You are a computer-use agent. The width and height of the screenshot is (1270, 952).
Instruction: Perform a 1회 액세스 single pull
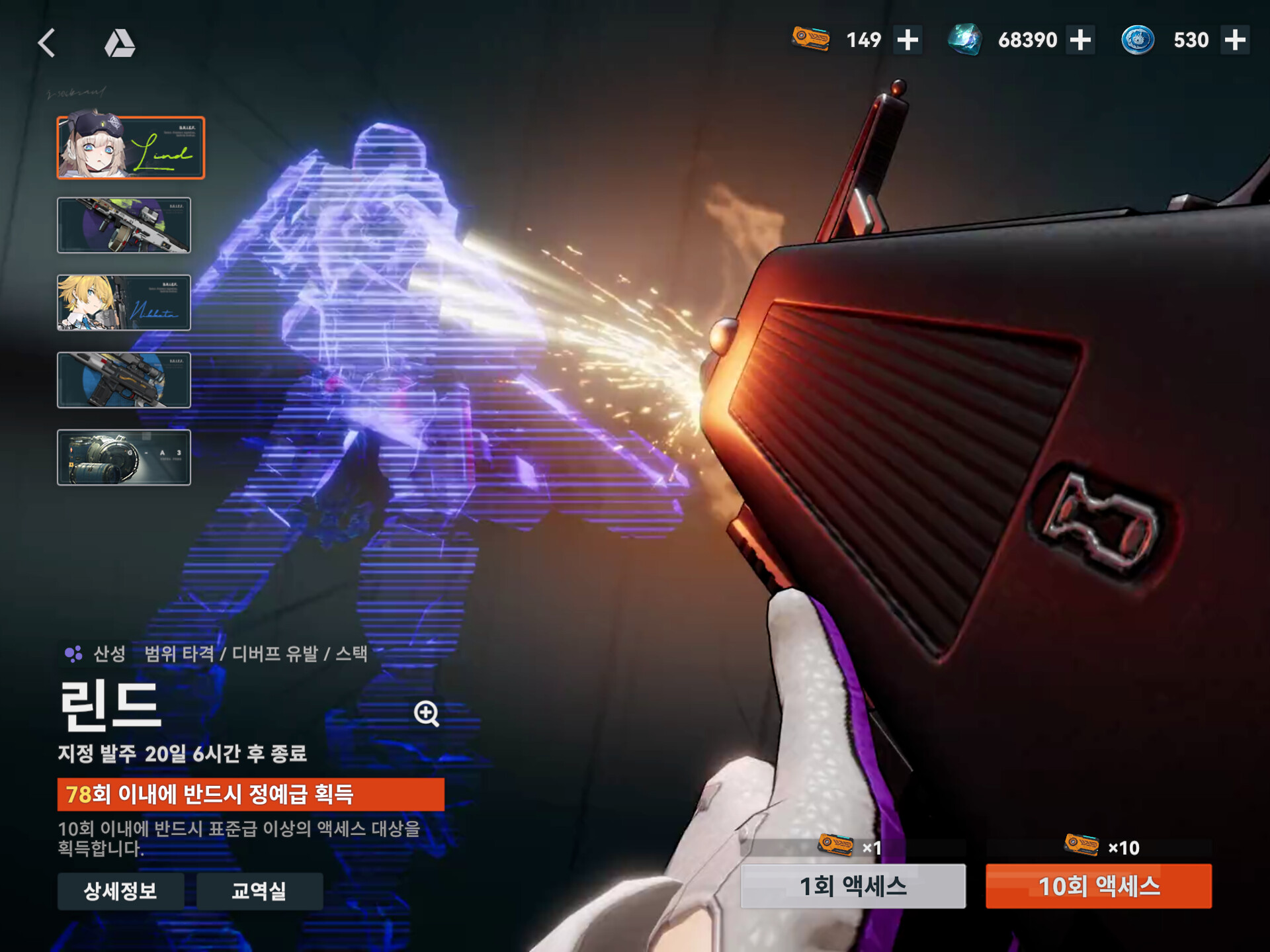(x=853, y=886)
